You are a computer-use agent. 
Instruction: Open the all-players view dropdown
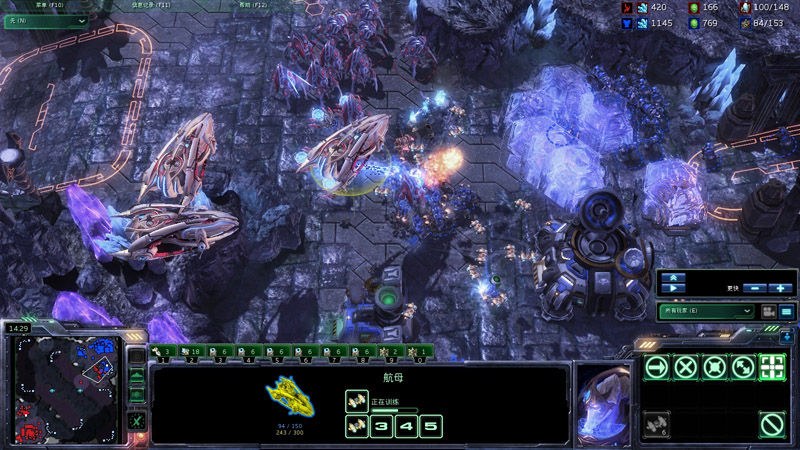coord(706,312)
